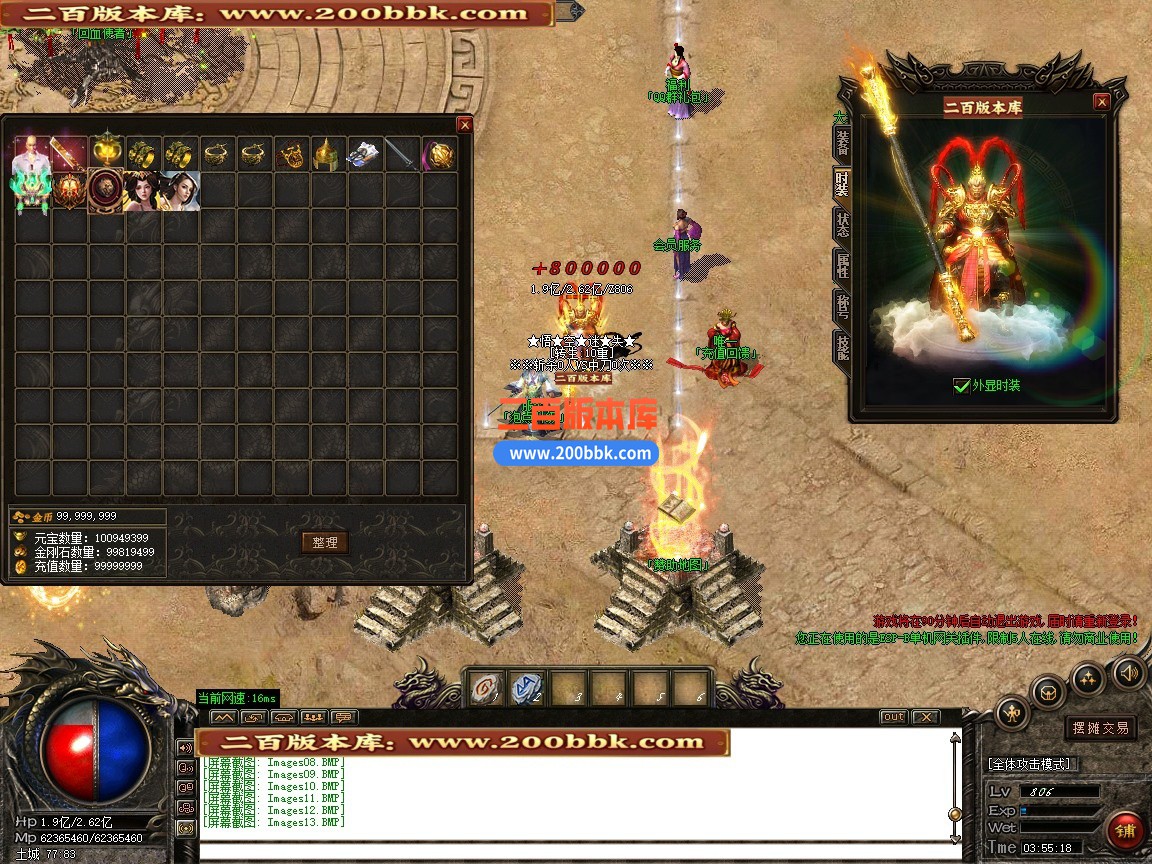The width and height of the screenshot is (1152, 864).
Task: Open the 摆摊交易 stall trade button
Action: (1100, 728)
